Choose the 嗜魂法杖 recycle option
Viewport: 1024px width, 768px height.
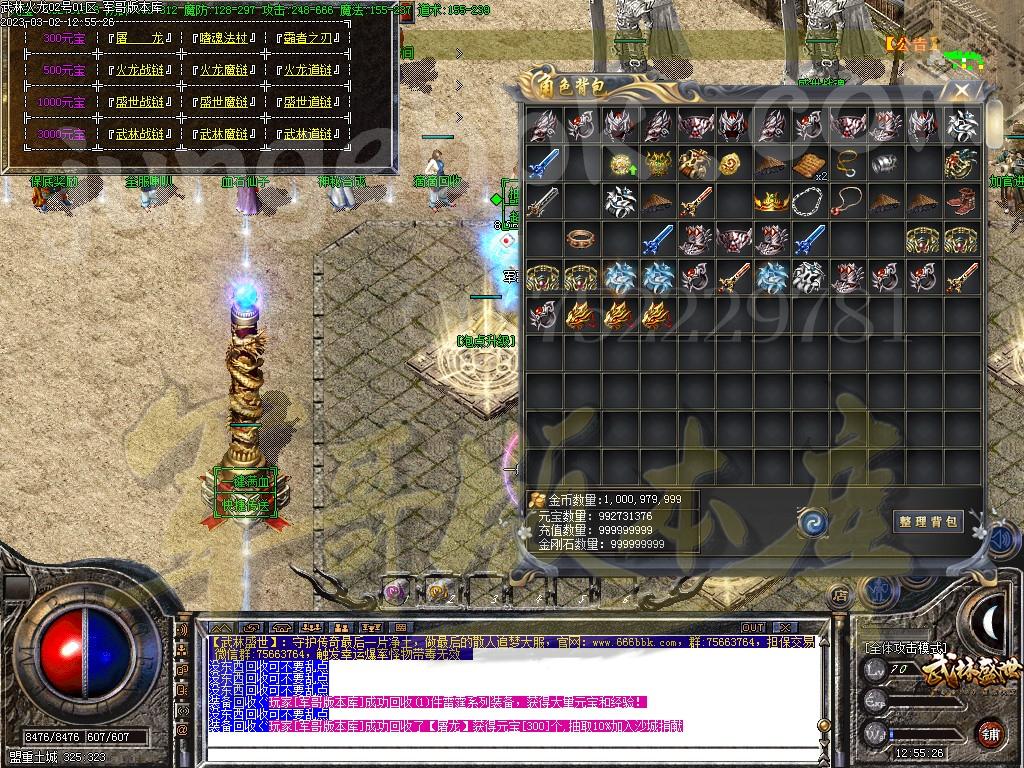224,38
